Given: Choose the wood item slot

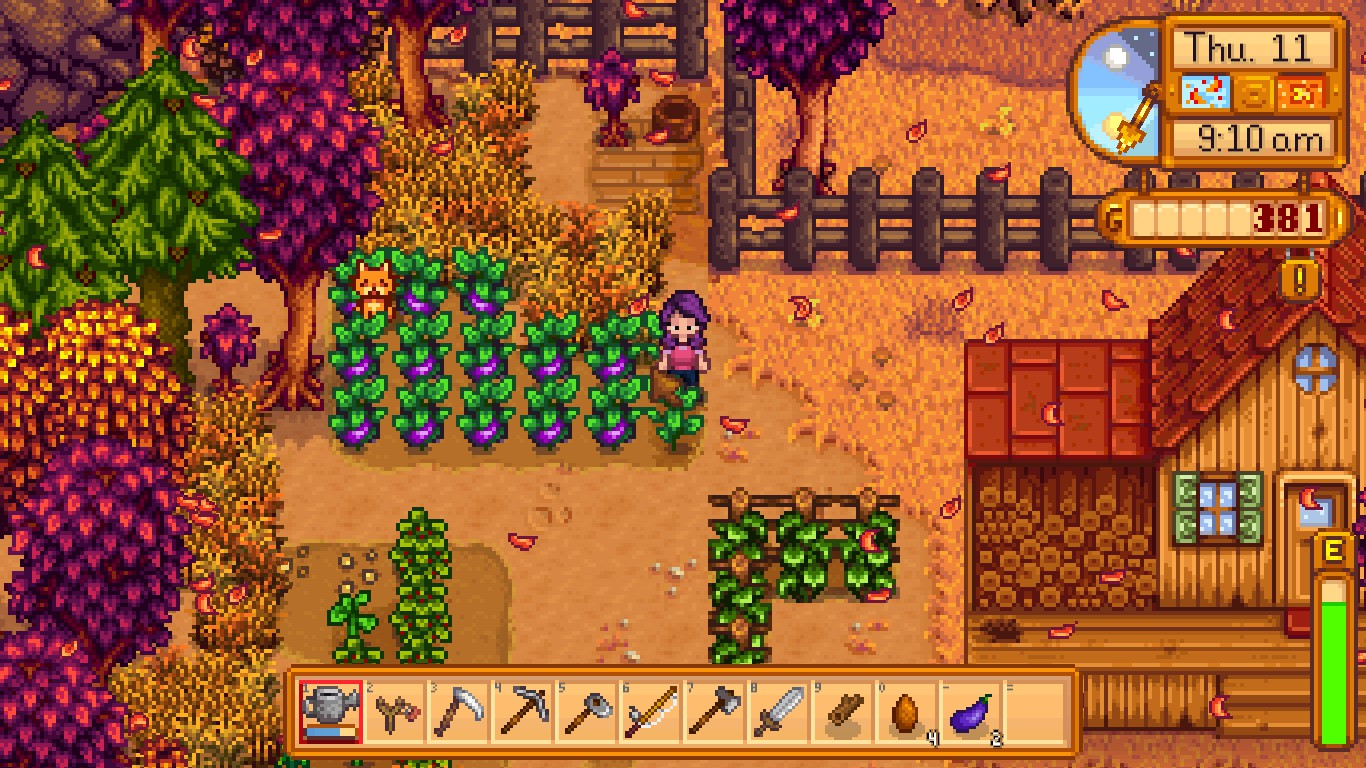Looking at the screenshot, I should pos(843,711).
